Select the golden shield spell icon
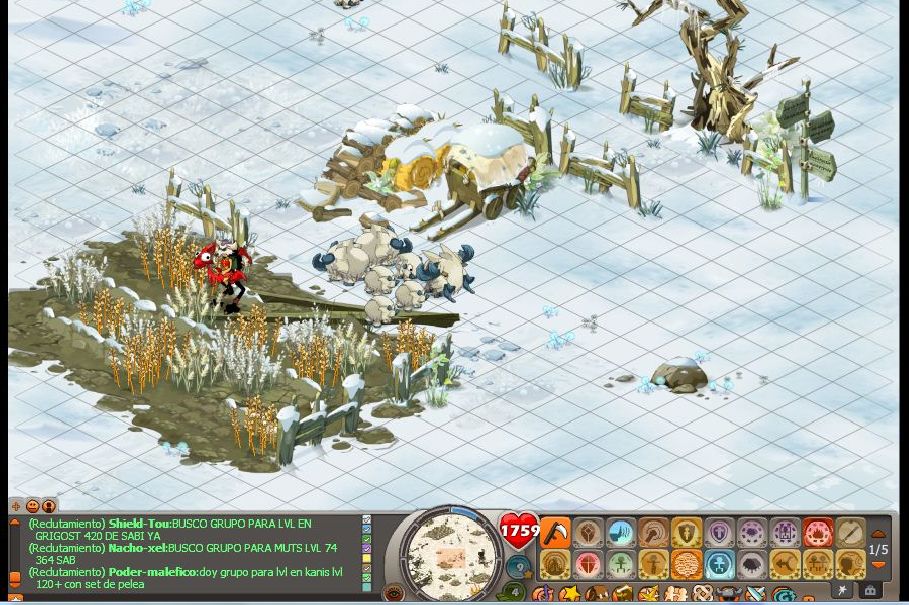The height and width of the screenshot is (605, 909). (686, 533)
